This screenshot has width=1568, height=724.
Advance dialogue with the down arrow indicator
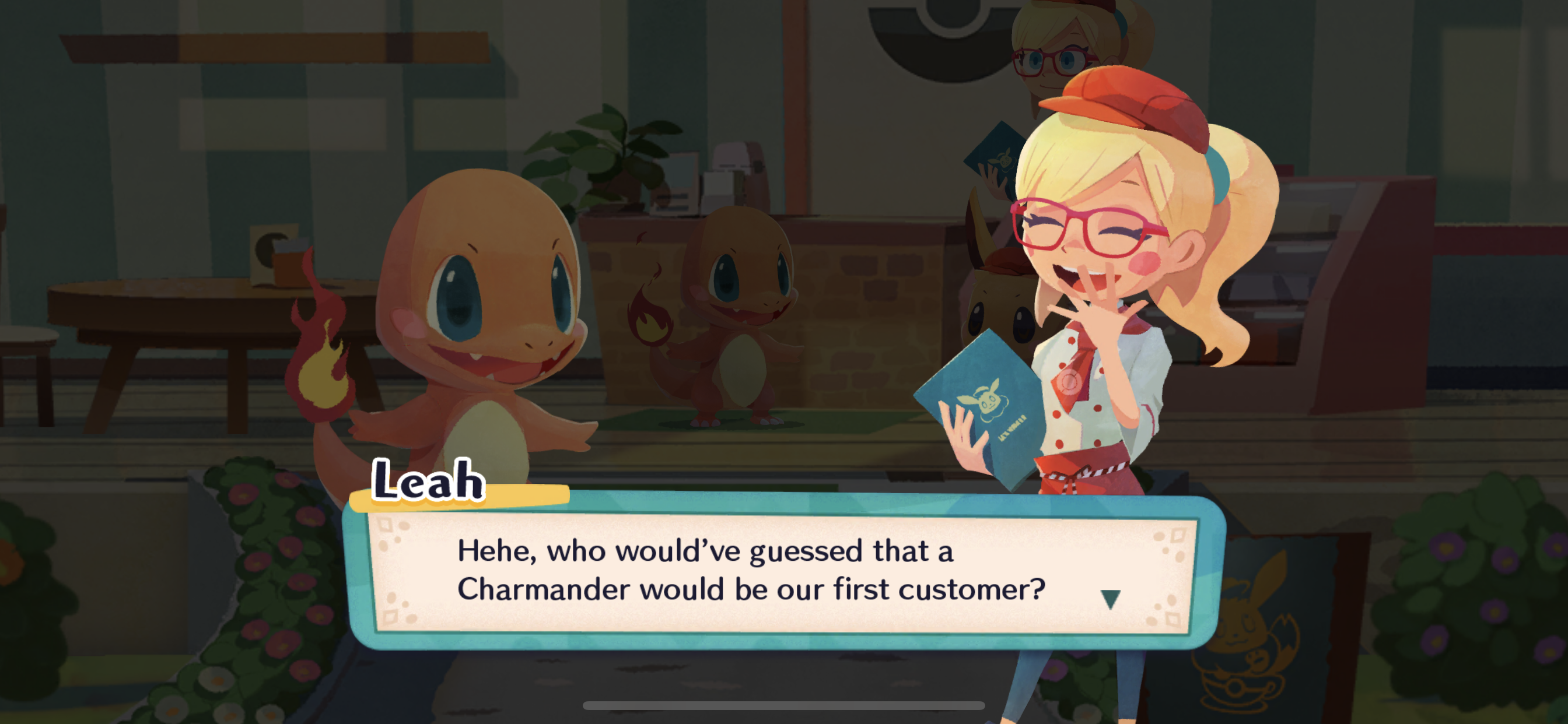[x=1110, y=599]
